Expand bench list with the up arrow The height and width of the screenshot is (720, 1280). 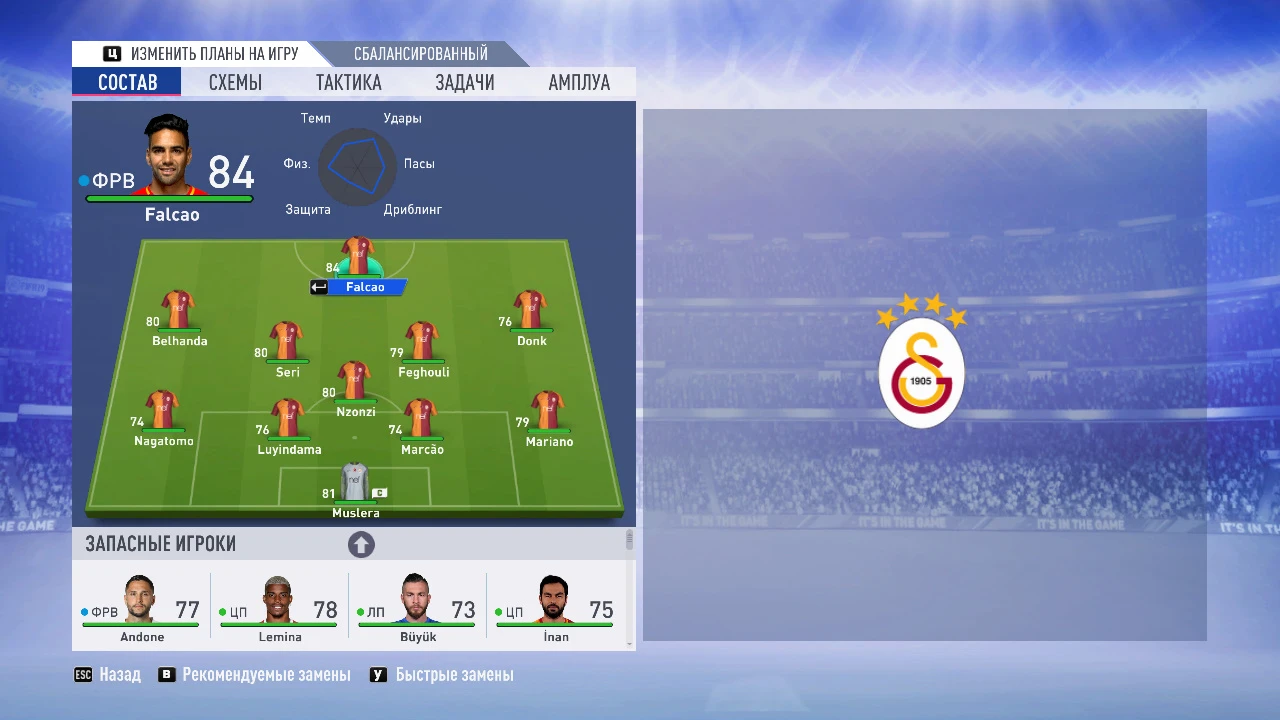[x=361, y=544]
